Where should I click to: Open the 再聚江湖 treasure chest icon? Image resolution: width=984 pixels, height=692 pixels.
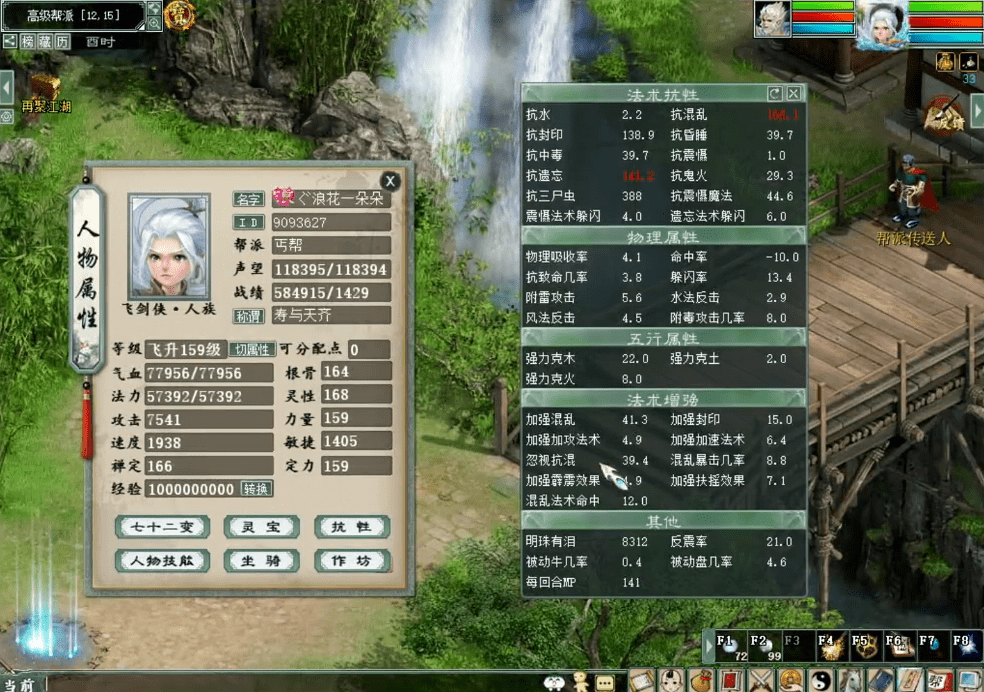click(42, 87)
